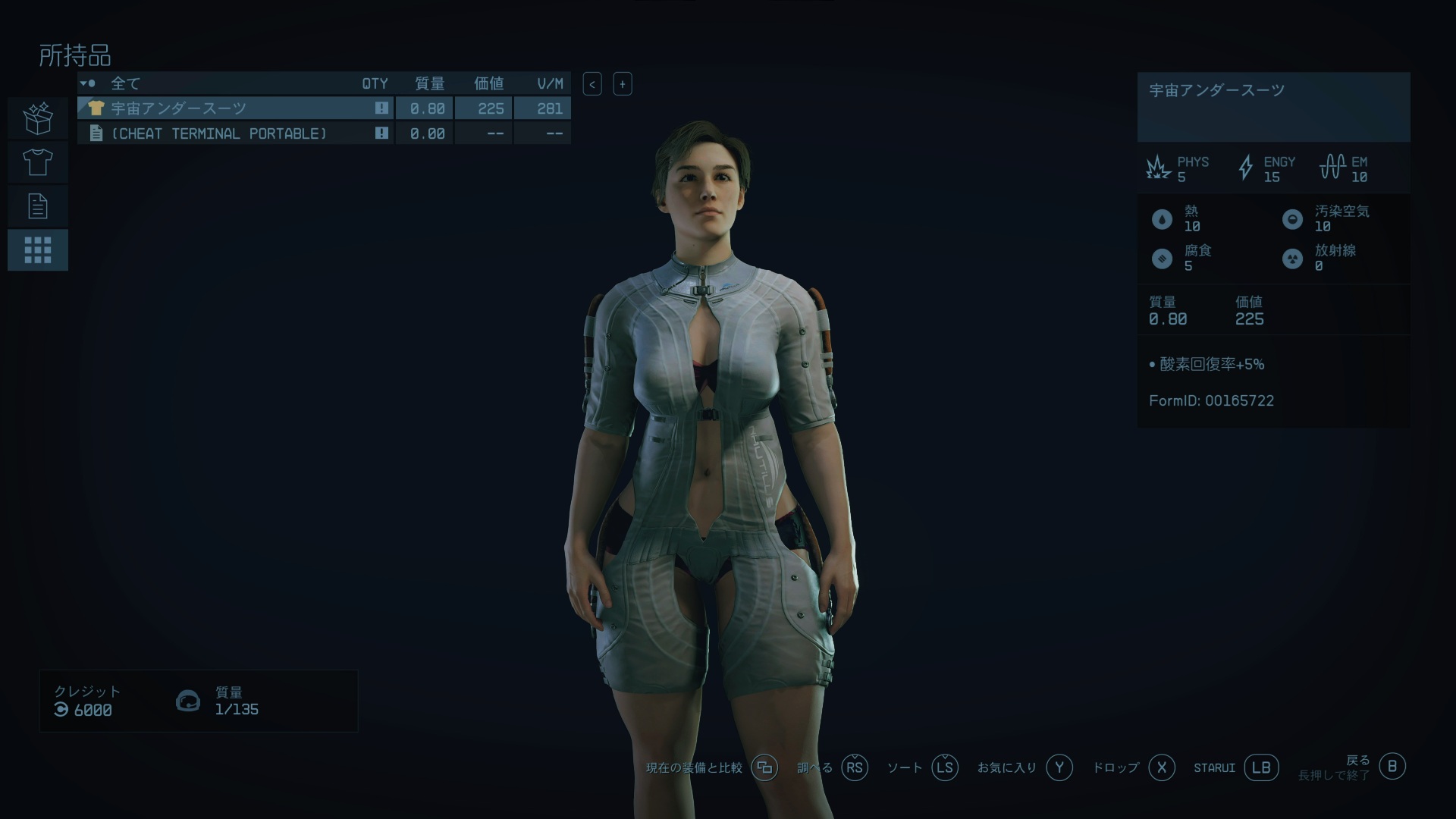
Task: Sort by QTY column header
Action: (375, 83)
